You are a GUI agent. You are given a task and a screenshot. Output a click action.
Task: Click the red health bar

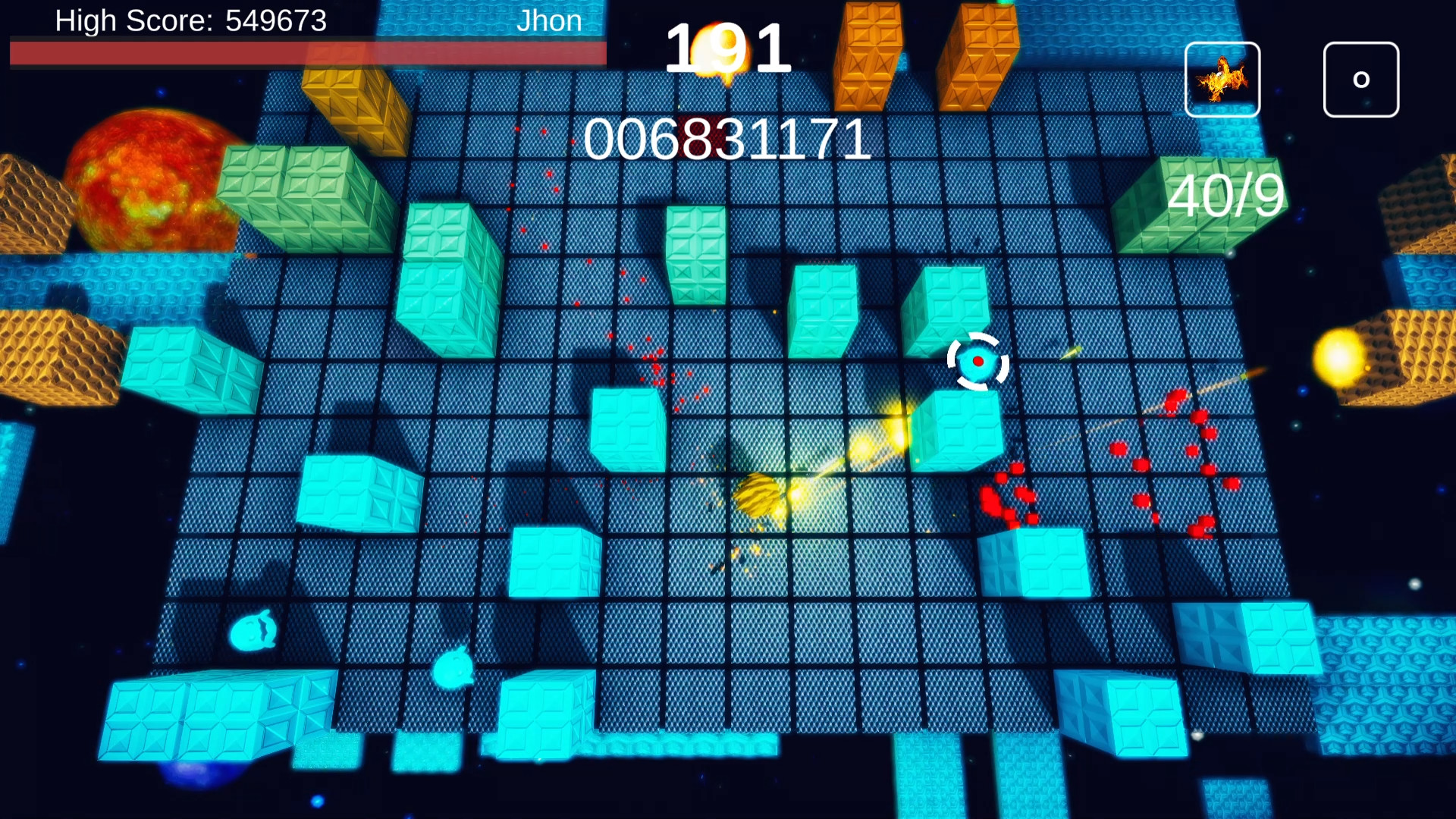tap(303, 51)
